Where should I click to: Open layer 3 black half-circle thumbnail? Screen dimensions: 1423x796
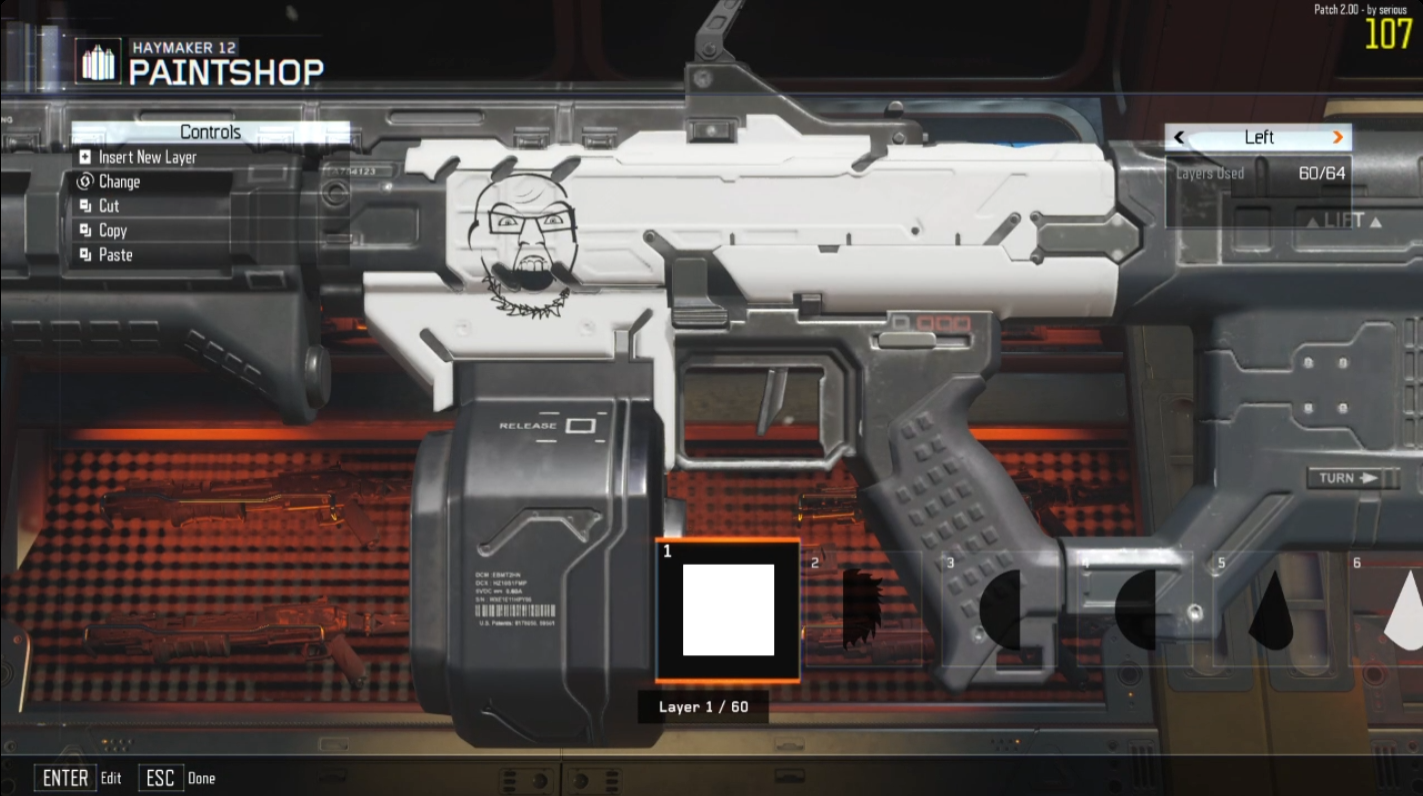(1000, 608)
